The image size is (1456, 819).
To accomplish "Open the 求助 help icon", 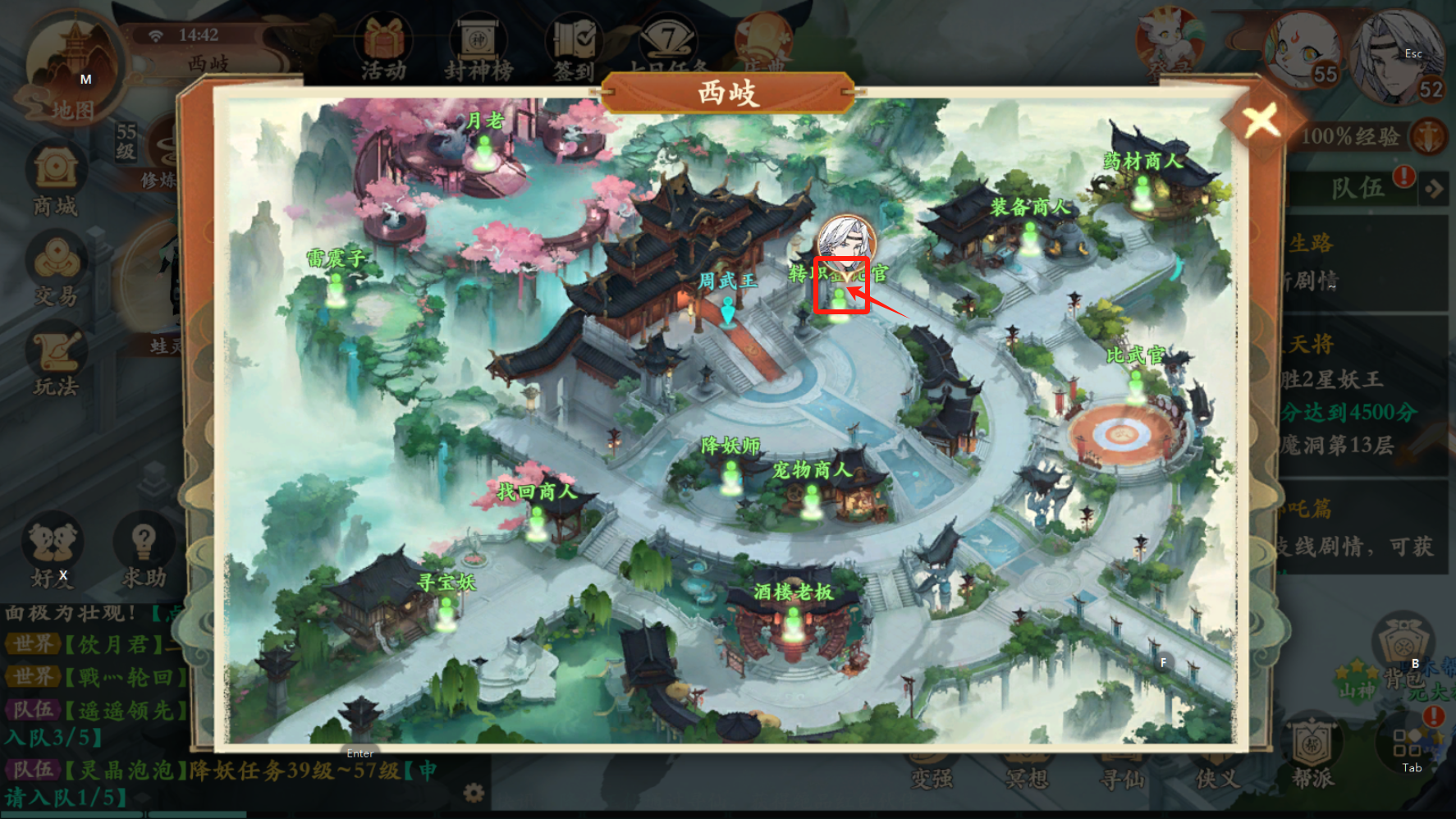I will click(x=144, y=554).
